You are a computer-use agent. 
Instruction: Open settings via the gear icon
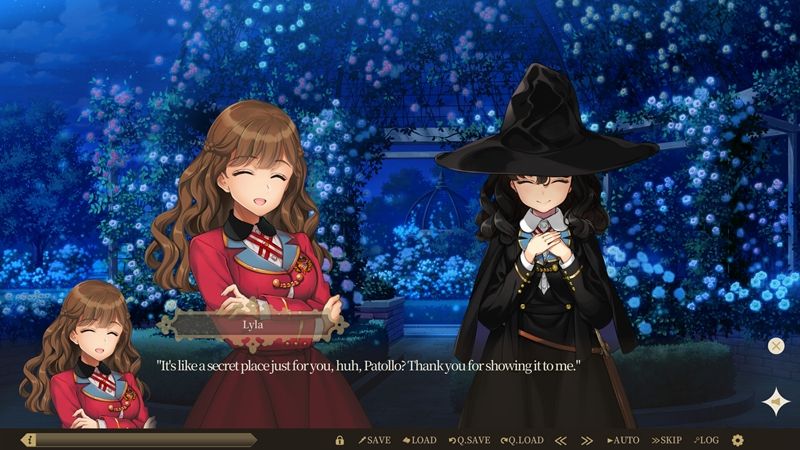coord(738,440)
